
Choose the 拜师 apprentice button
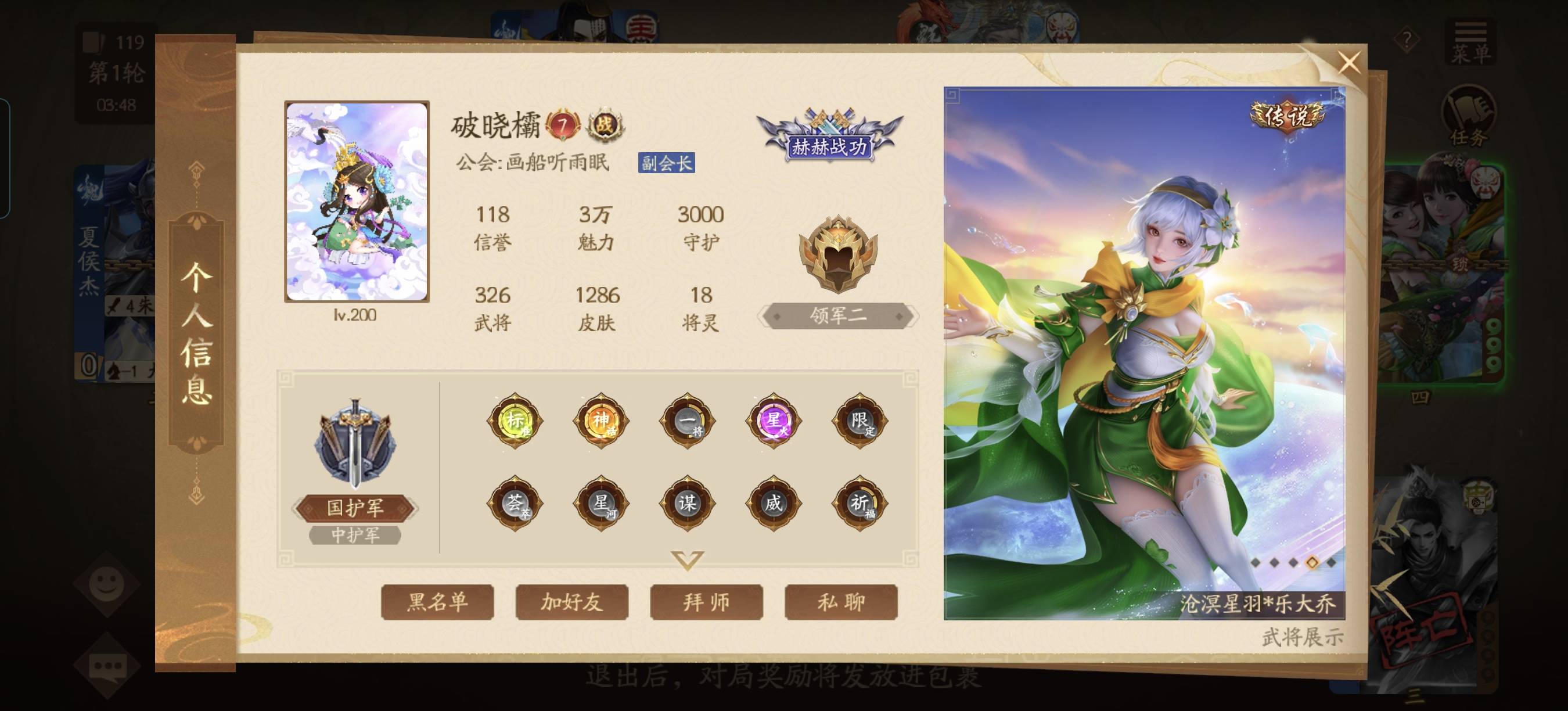coord(706,602)
